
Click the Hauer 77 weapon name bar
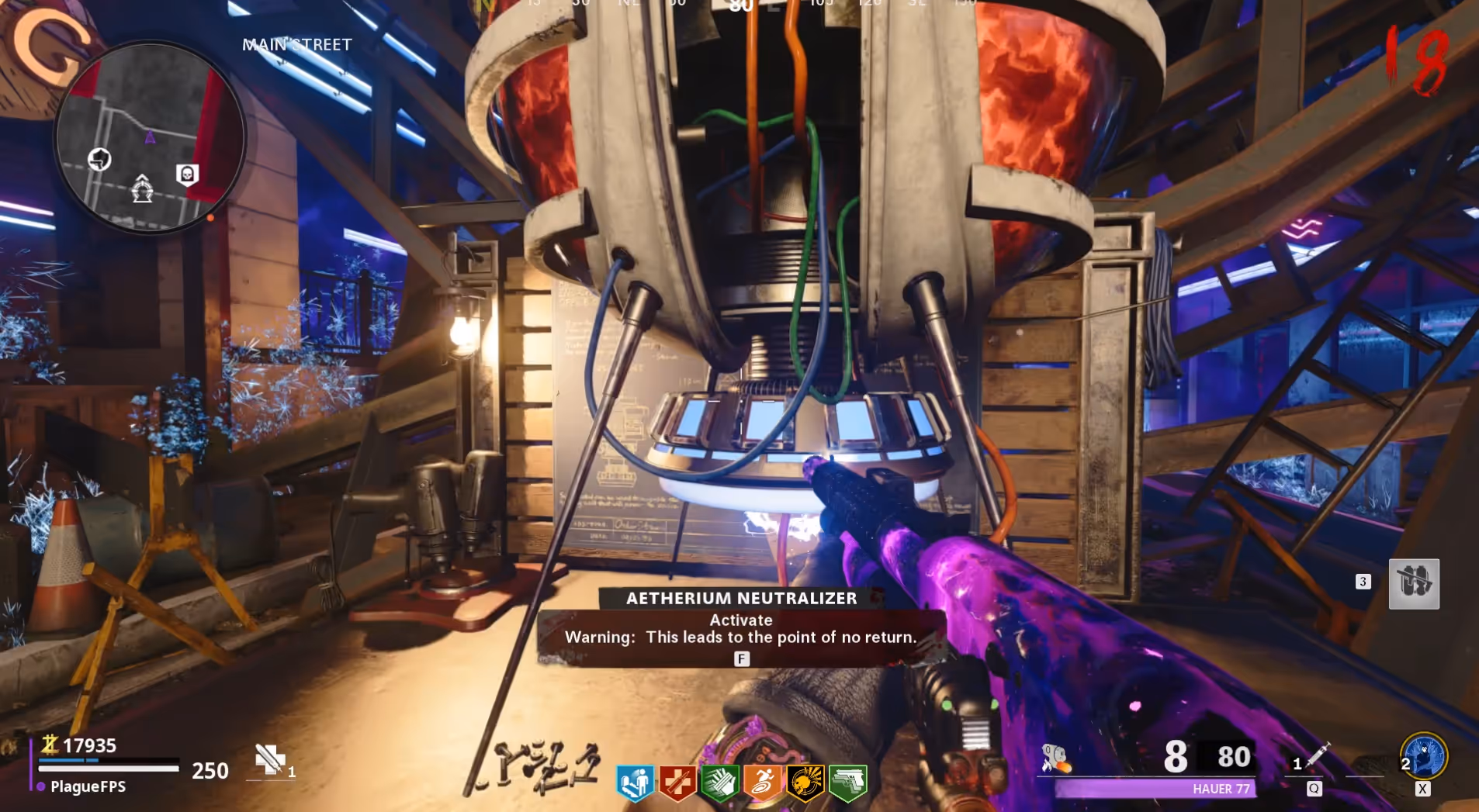1155,789
